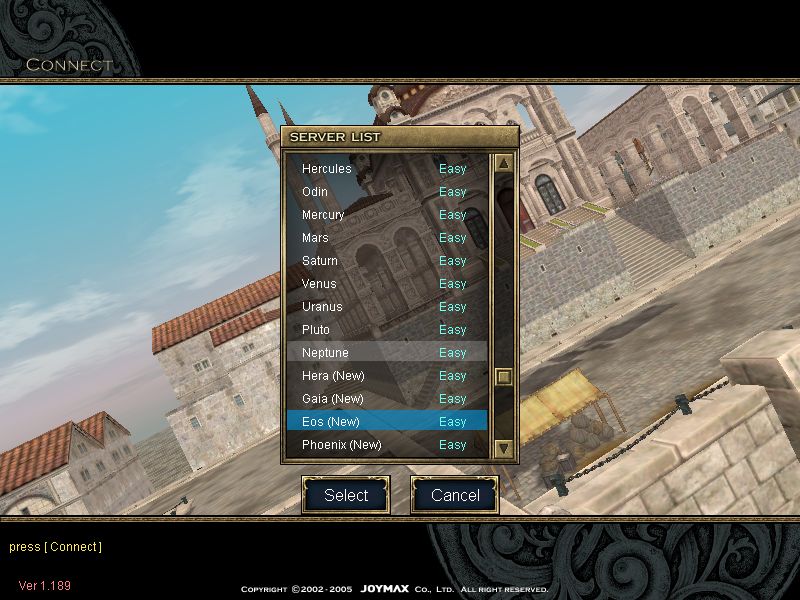This screenshot has height=600, width=800.
Task: Choose the Odin server
Action: click(x=385, y=192)
